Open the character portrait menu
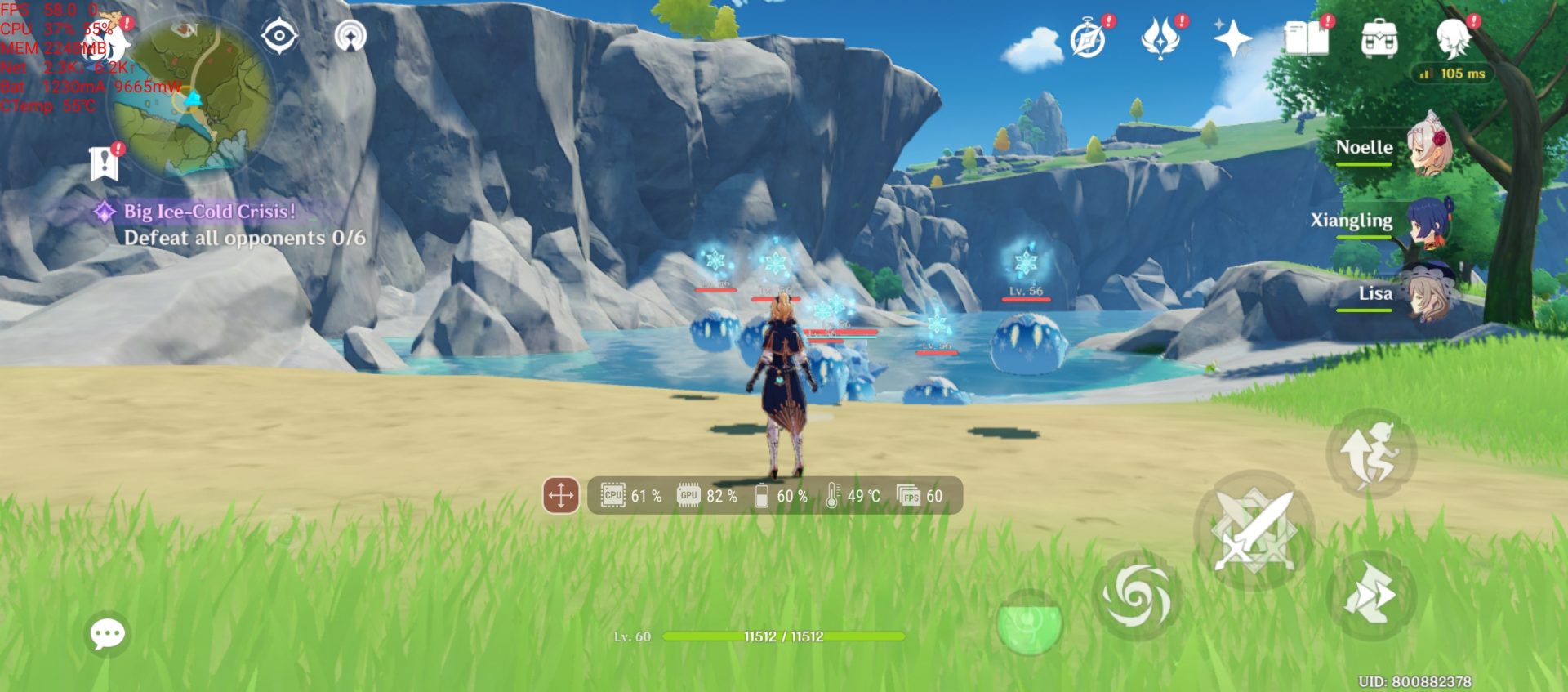 (1453, 38)
